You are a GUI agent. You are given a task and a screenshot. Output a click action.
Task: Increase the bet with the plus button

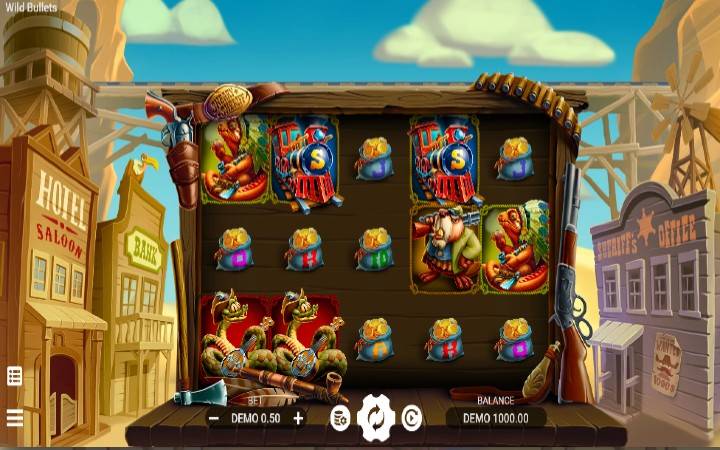point(298,418)
